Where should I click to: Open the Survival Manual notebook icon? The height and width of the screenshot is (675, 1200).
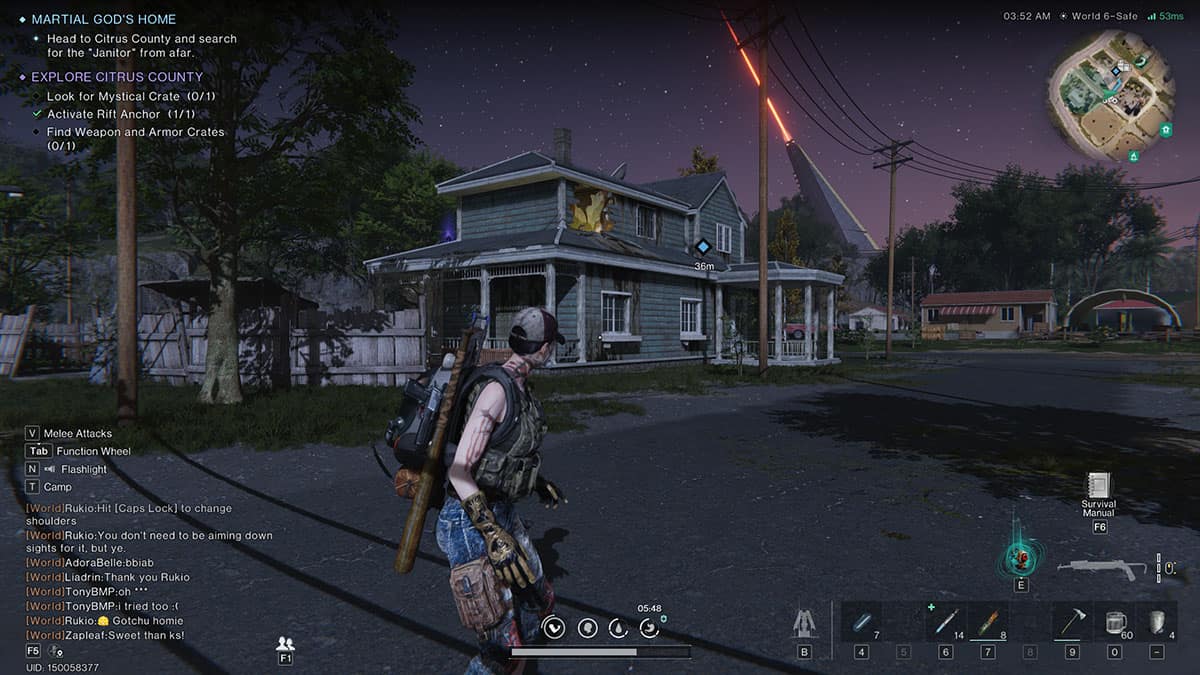[x=1099, y=485]
